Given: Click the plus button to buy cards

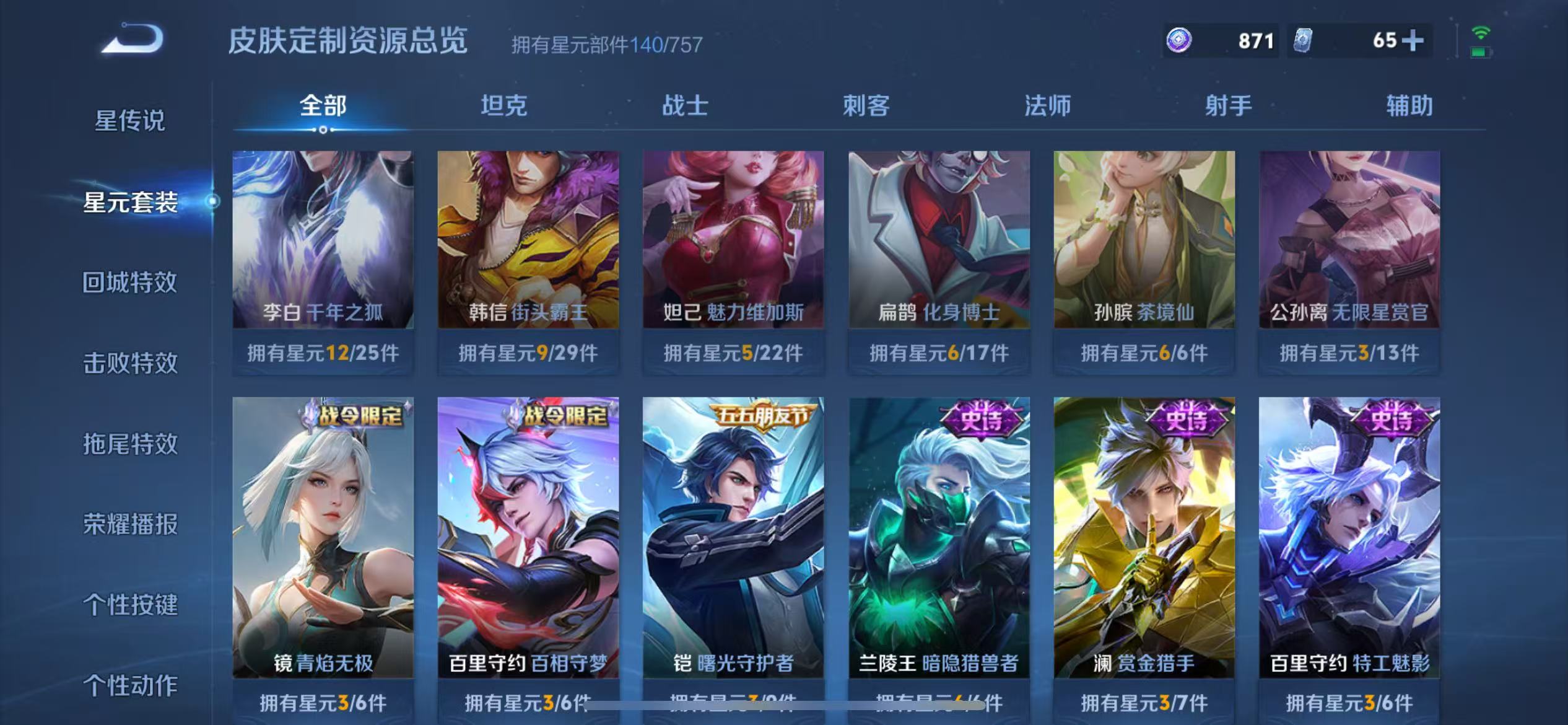Looking at the screenshot, I should (1418, 41).
